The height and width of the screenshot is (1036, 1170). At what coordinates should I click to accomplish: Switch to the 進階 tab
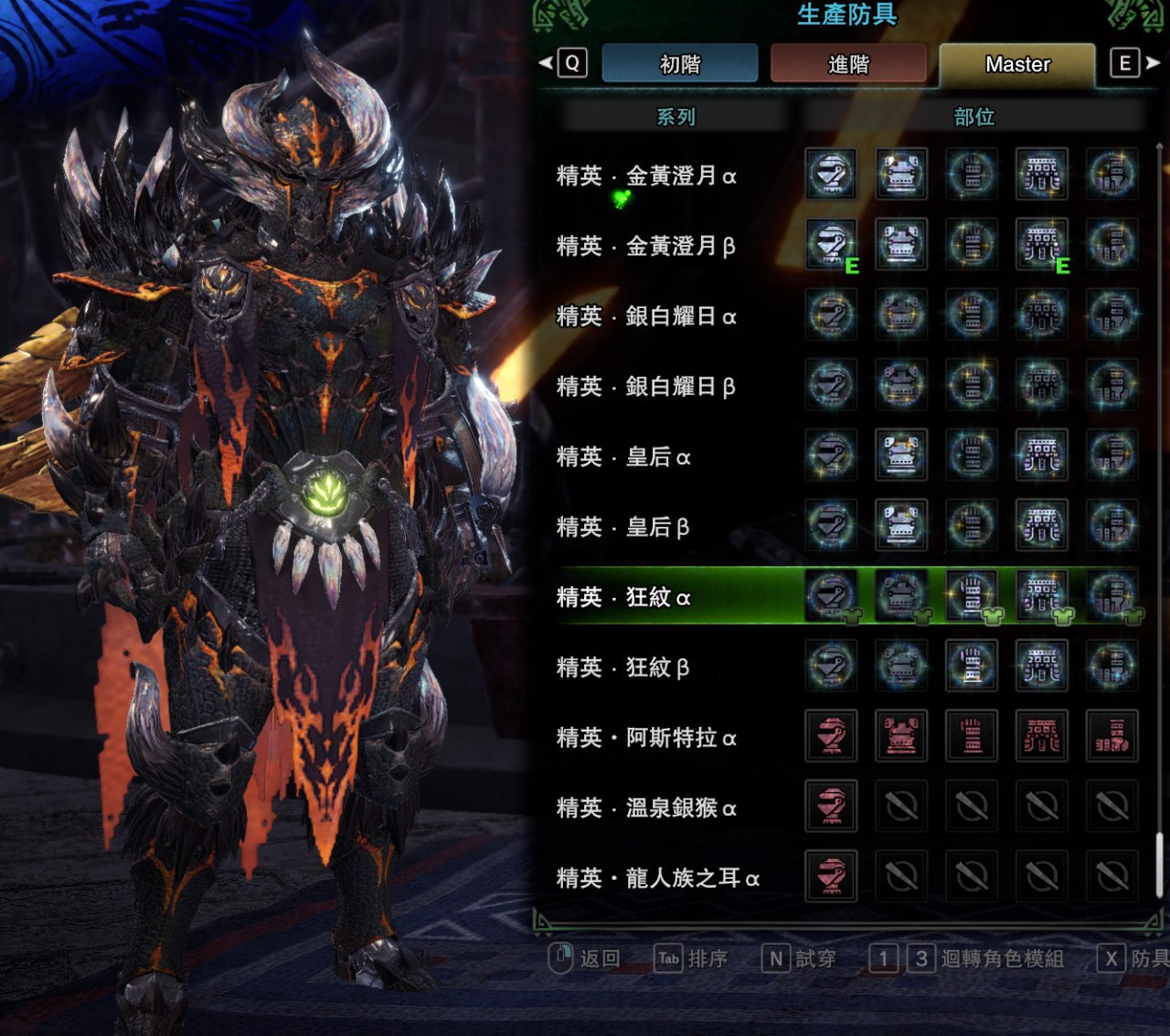847,64
